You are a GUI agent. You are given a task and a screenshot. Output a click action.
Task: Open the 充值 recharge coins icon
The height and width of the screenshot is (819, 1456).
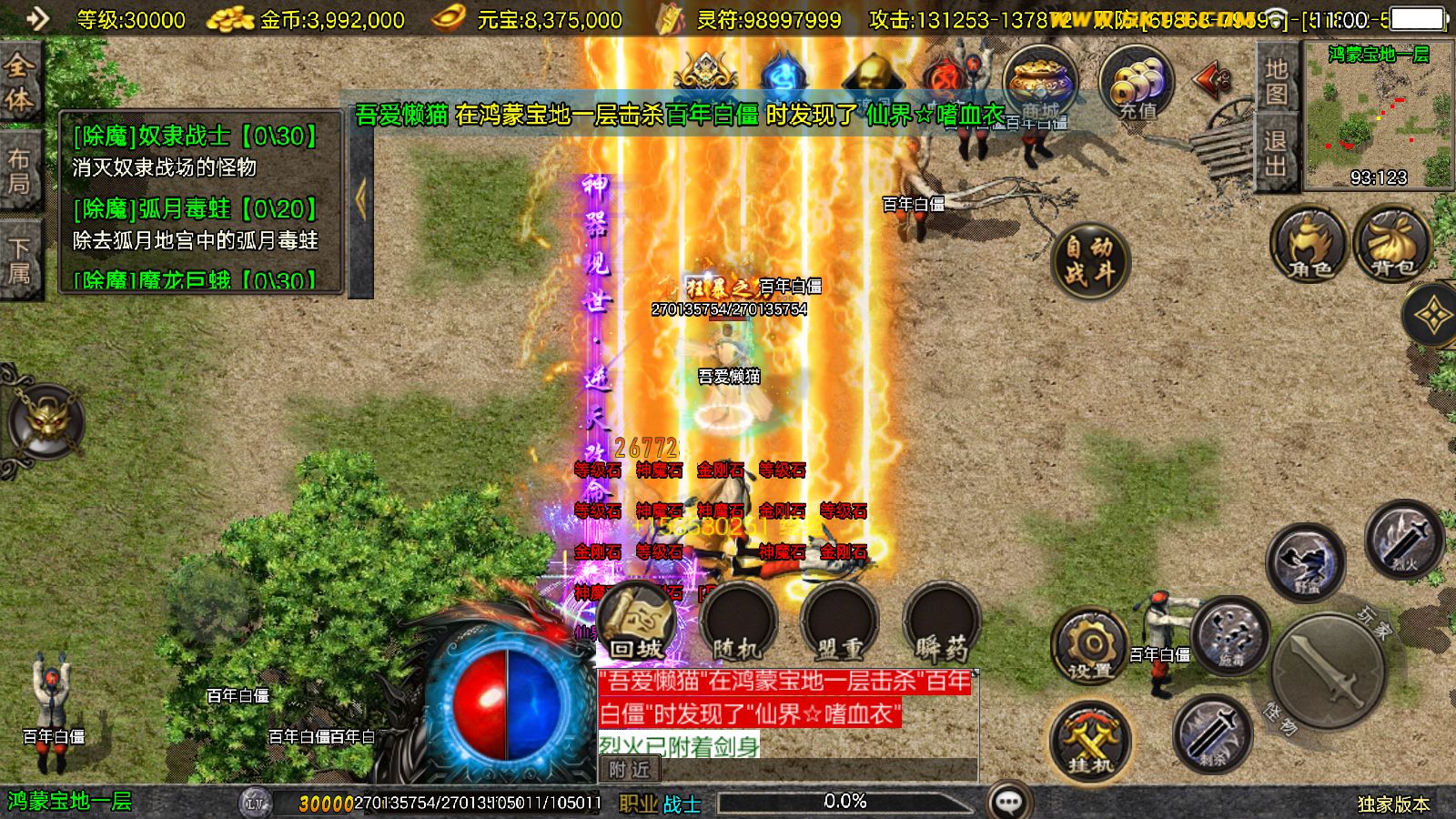point(1136,84)
